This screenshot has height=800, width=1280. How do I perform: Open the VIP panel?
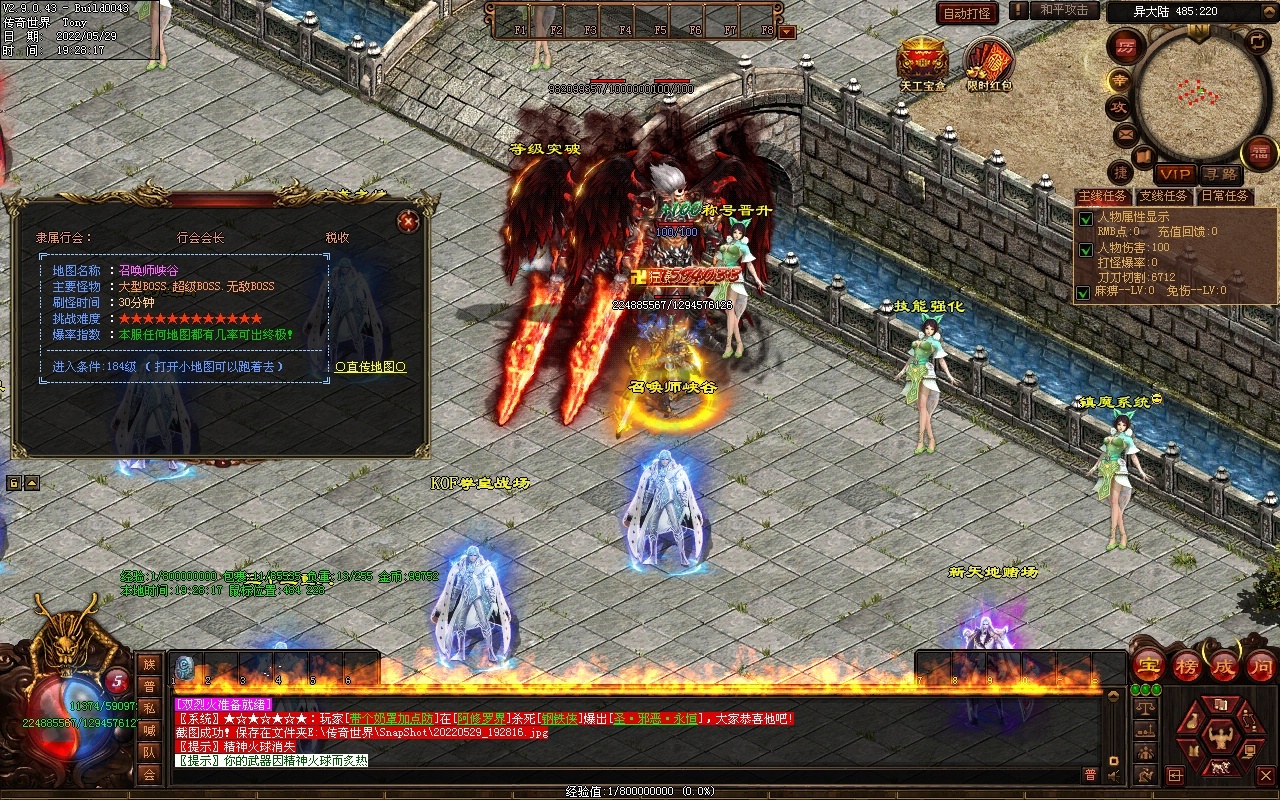pyautogui.click(x=1175, y=174)
